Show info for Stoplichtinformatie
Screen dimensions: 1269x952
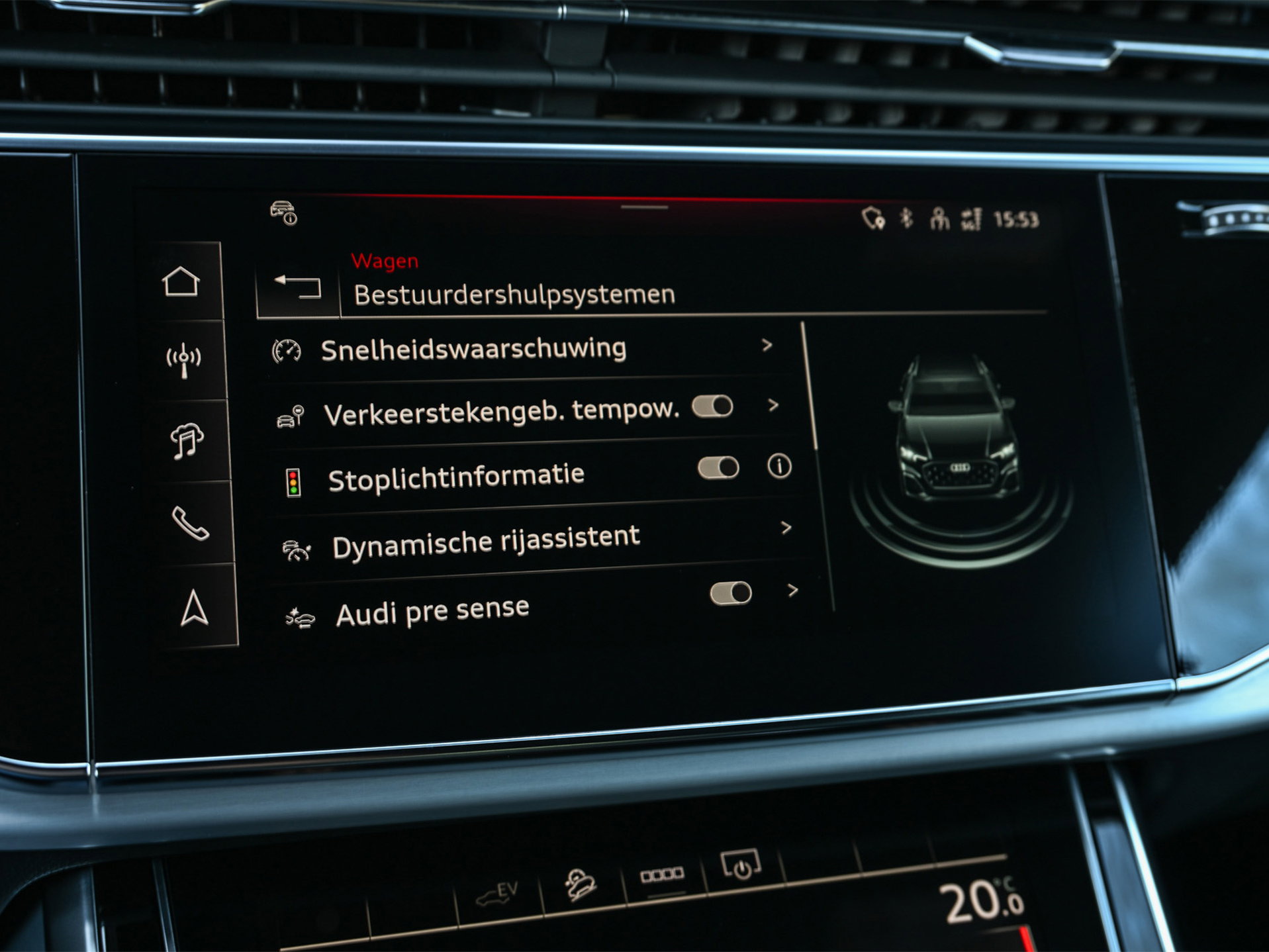(779, 466)
